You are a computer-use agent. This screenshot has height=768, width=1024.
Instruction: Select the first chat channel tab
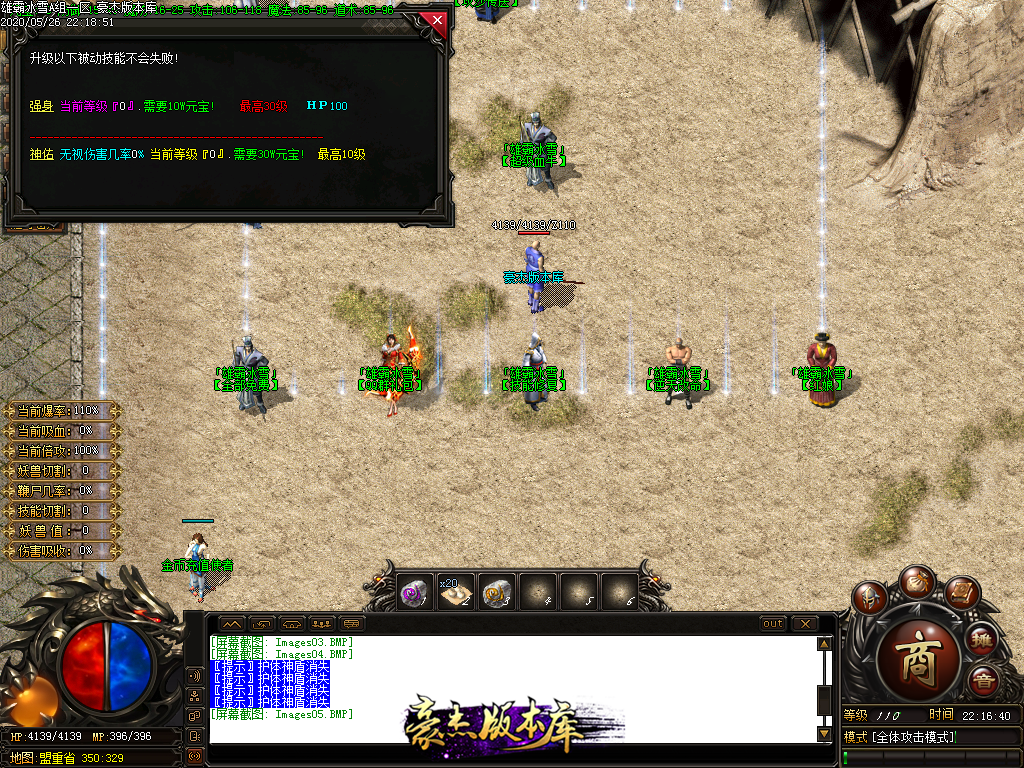[x=232, y=624]
